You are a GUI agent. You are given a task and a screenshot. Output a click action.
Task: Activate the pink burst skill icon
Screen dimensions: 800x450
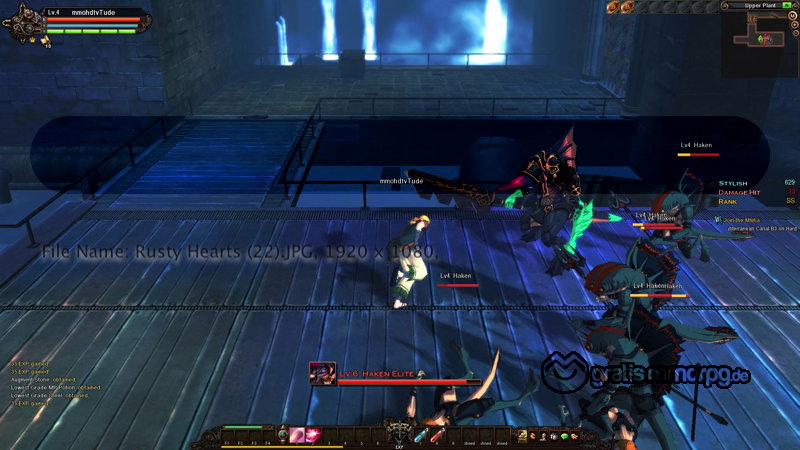tap(311, 435)
